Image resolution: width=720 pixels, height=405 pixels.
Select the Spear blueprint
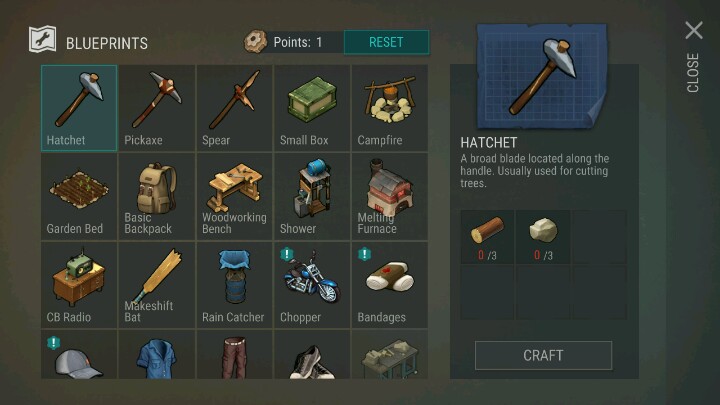point(235,107)
